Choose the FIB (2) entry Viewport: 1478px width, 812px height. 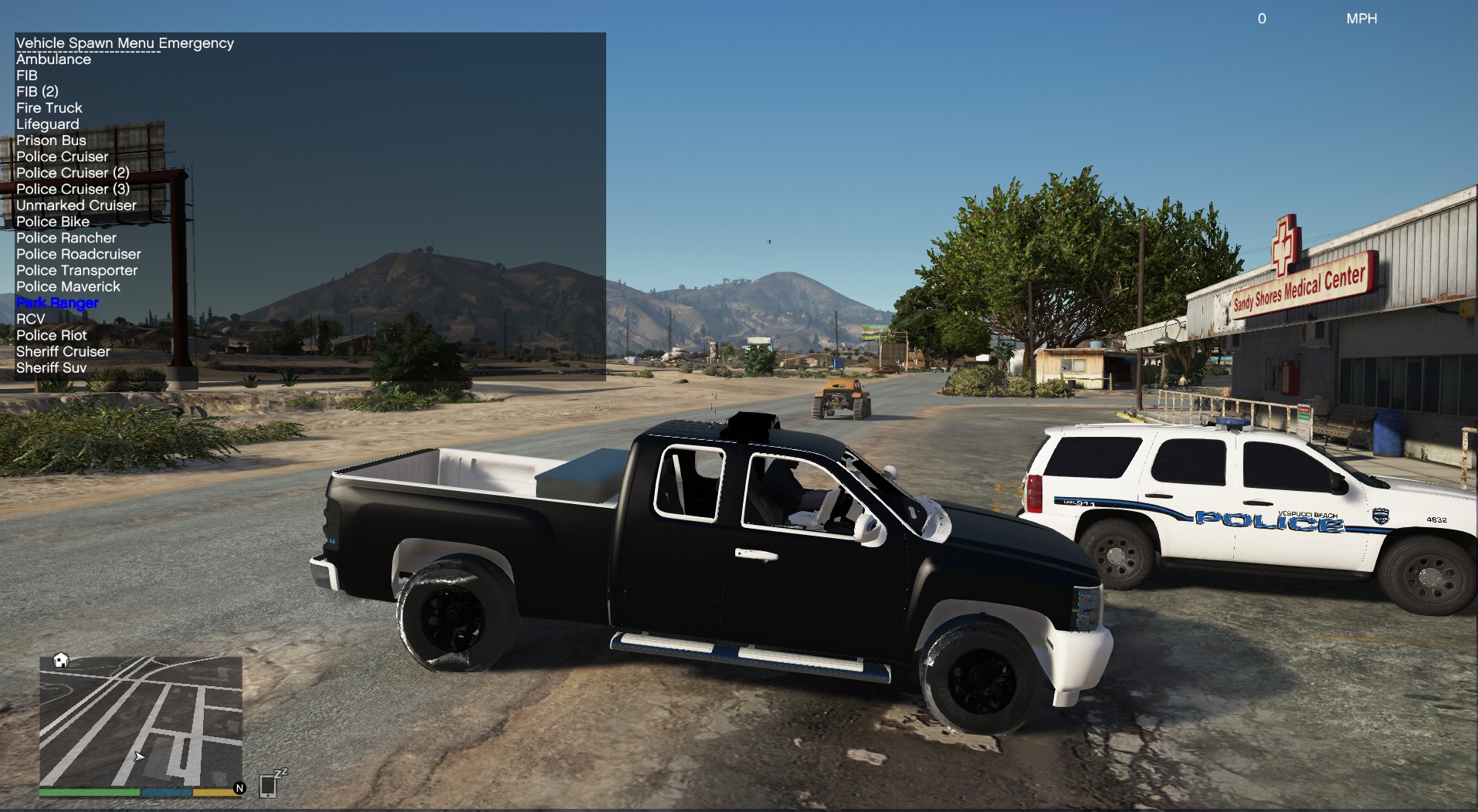pyautogui.click(x=37, y=92)
